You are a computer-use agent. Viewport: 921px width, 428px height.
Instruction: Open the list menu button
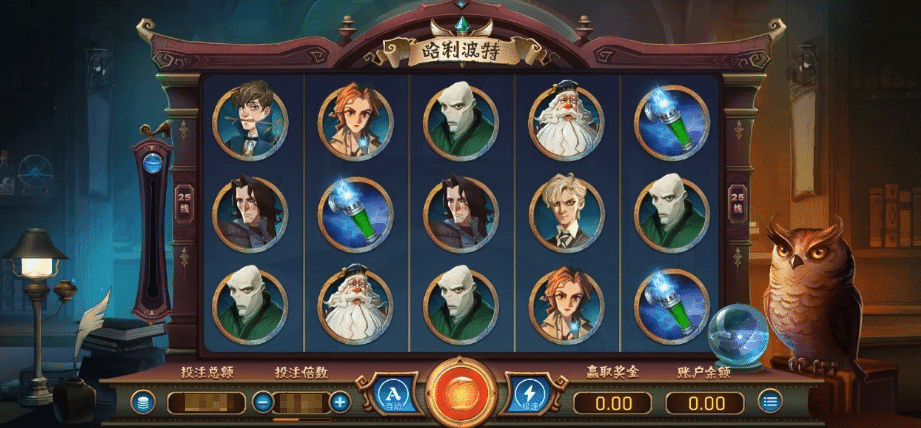coord(769,403)
